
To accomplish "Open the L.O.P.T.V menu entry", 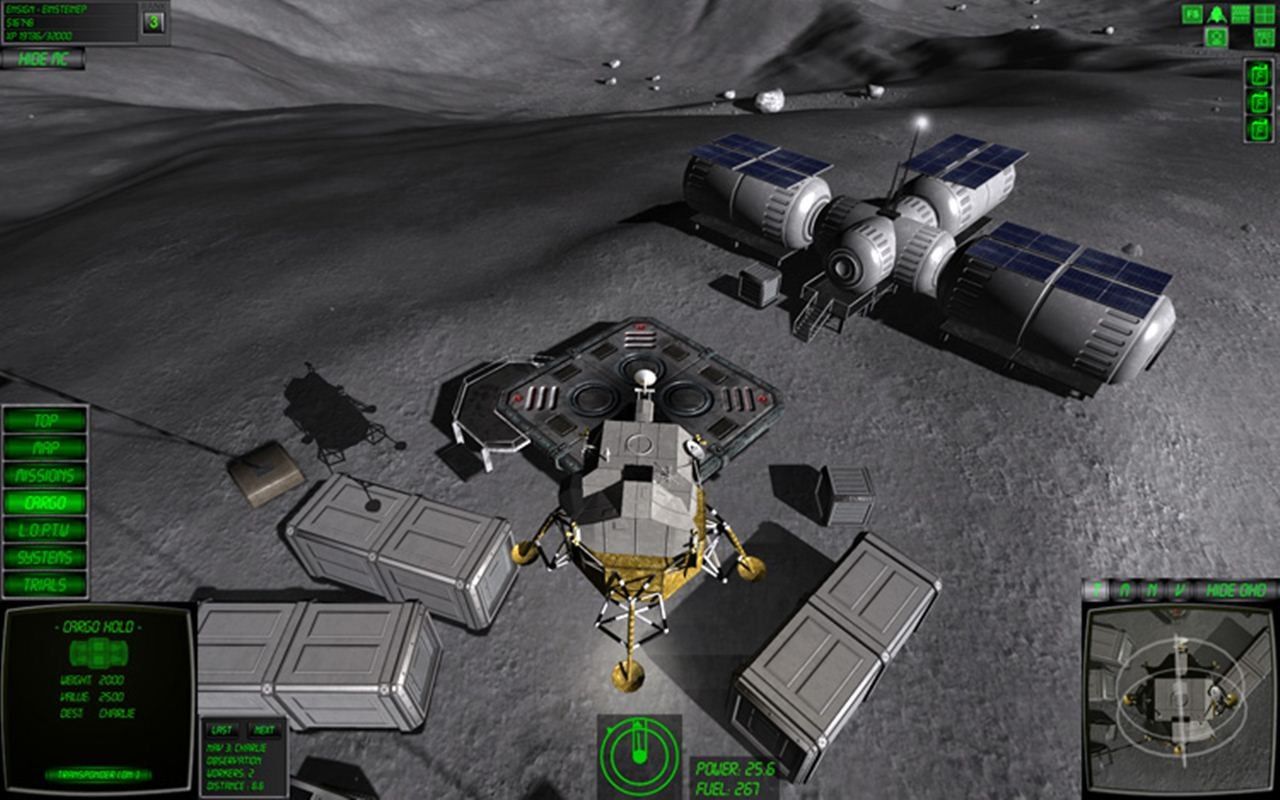I will click(45, 530).
